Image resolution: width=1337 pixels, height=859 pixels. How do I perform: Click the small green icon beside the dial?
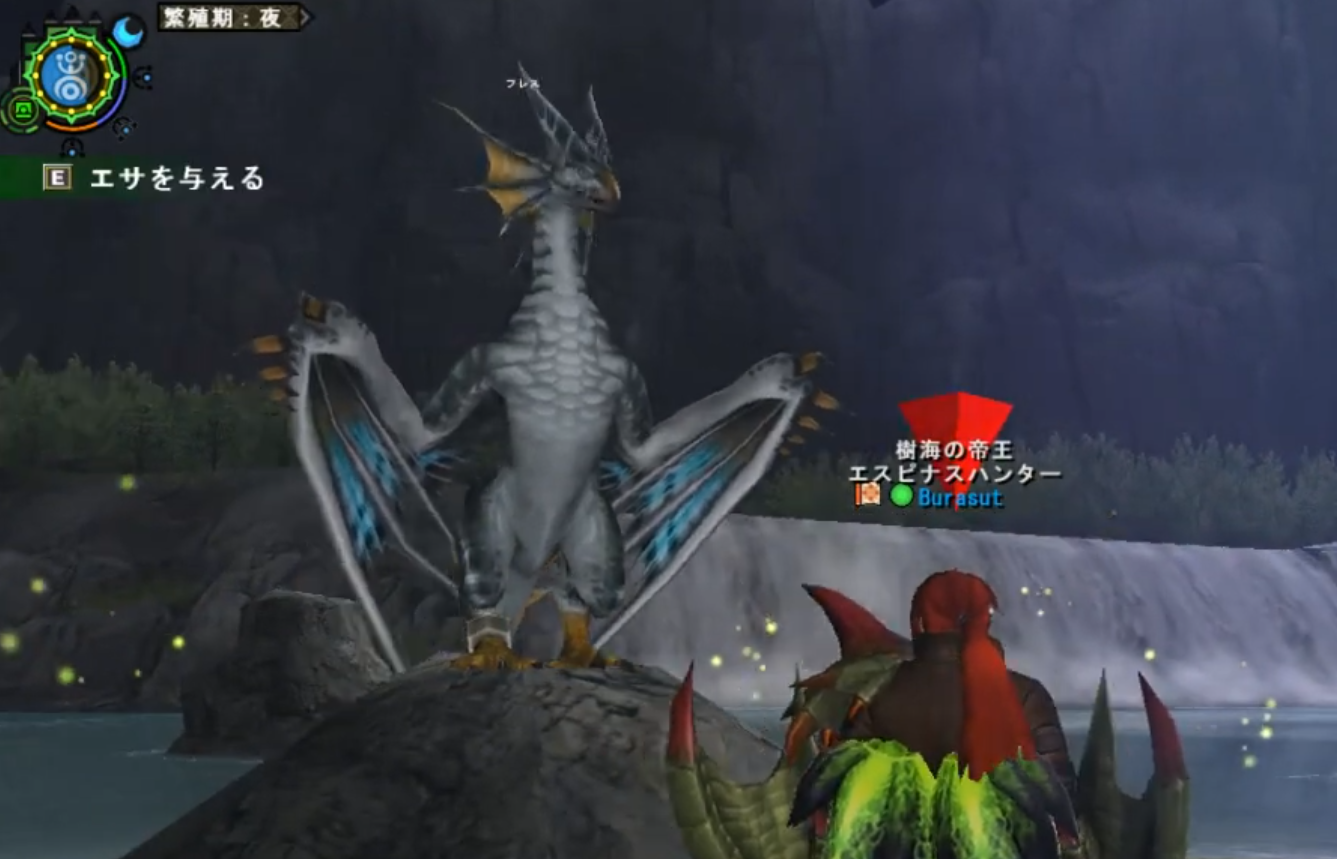(20, 108)
